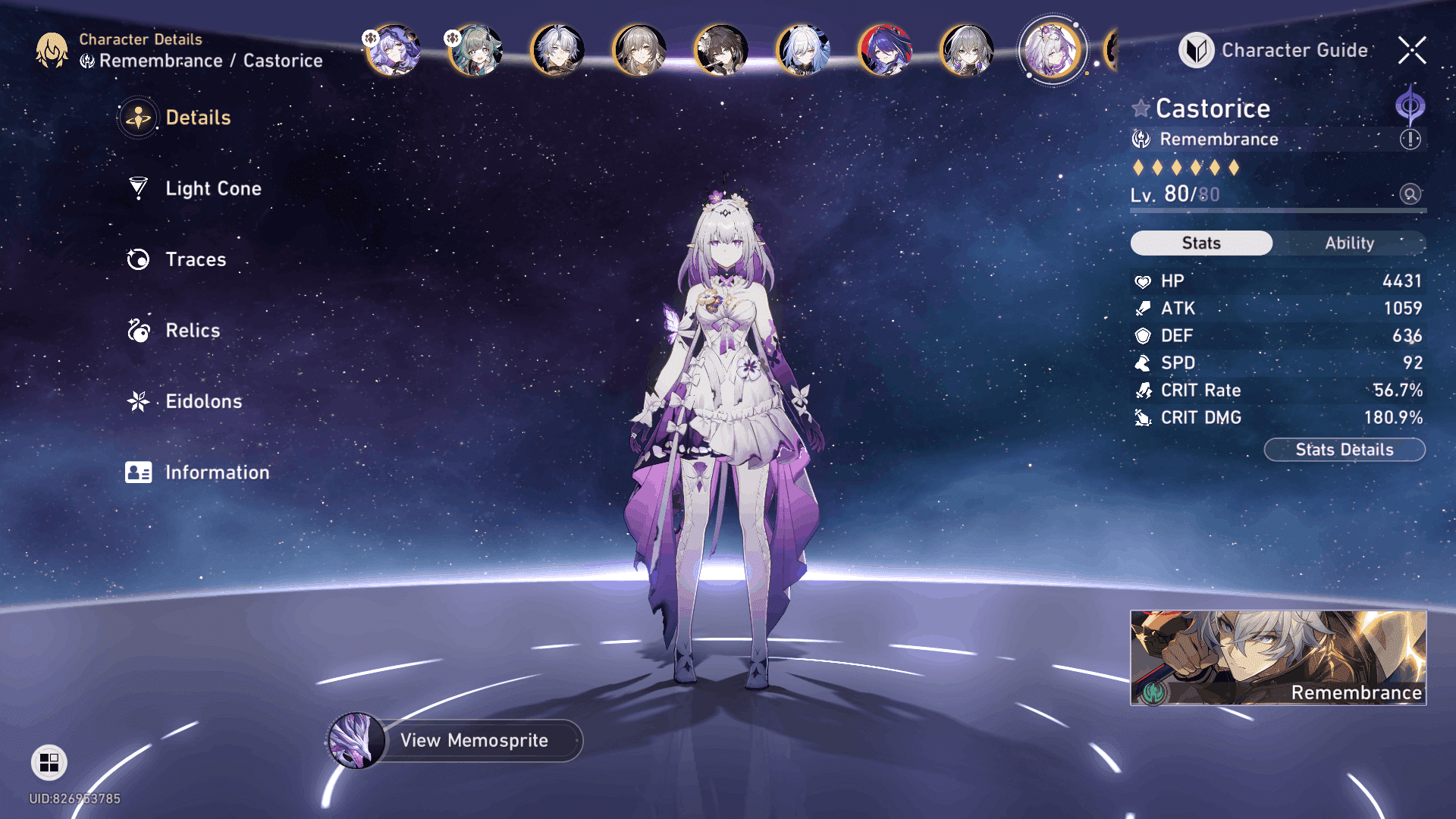Go to the Relics section

(192, 331)
